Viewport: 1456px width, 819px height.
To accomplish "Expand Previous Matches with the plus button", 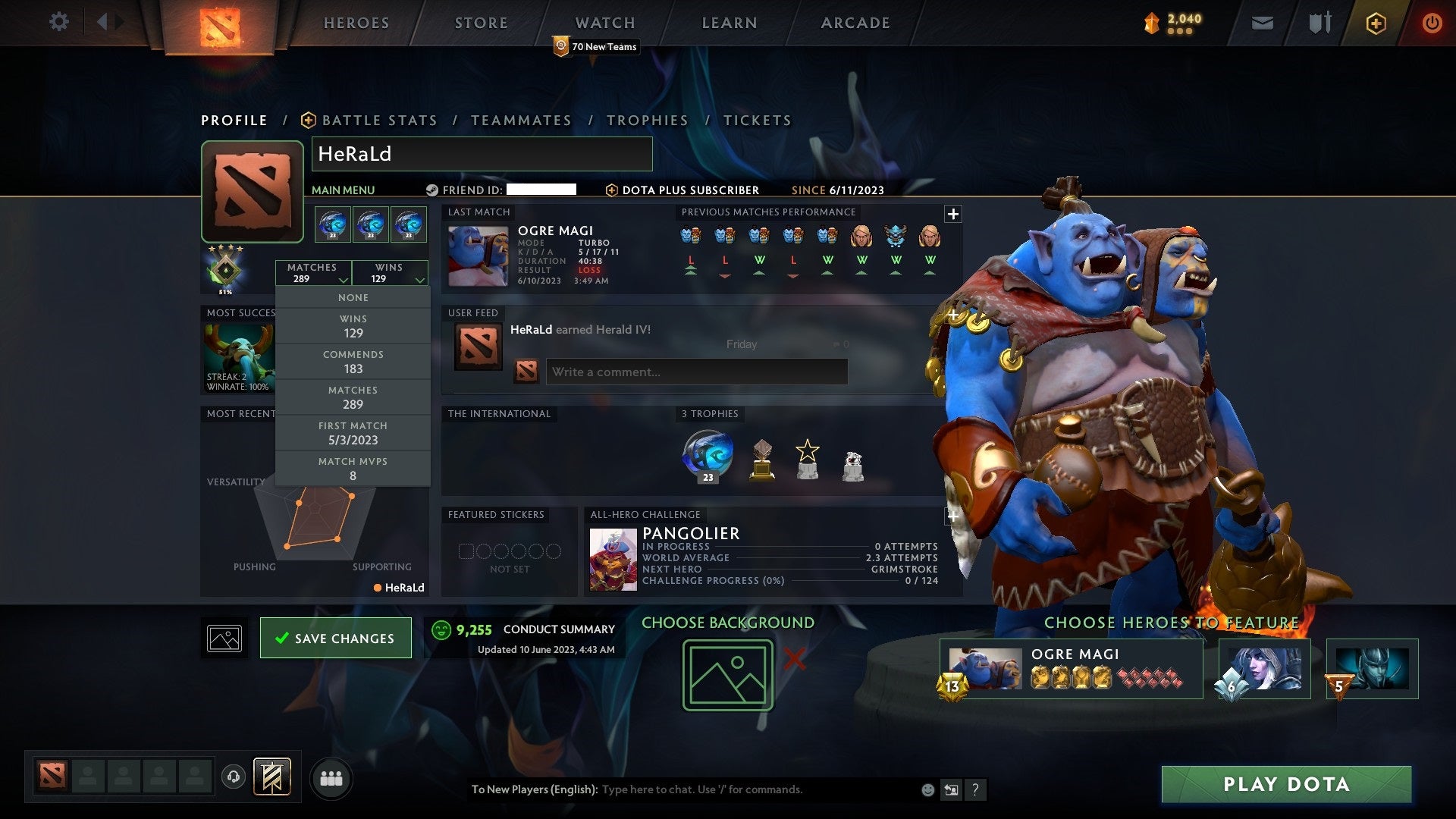I will click(952, 215).
